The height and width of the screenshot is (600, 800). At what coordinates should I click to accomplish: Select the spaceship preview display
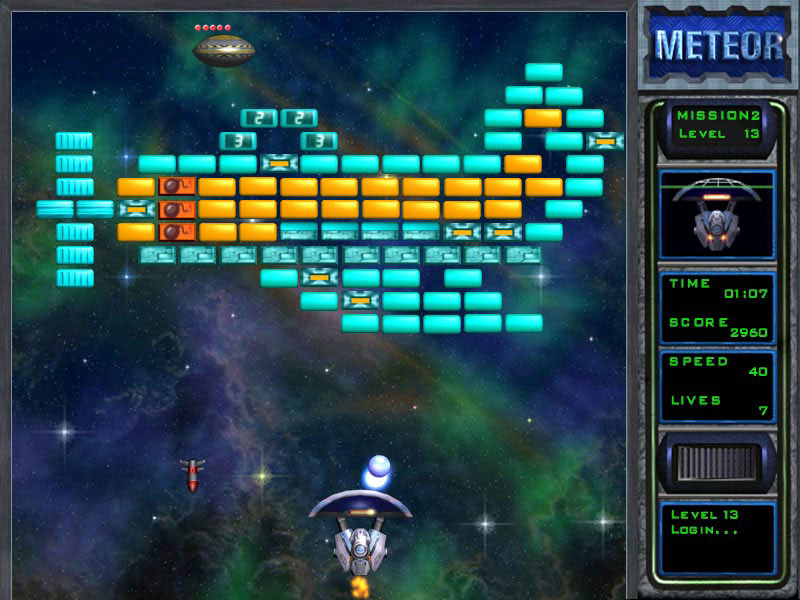pos(717,215)
